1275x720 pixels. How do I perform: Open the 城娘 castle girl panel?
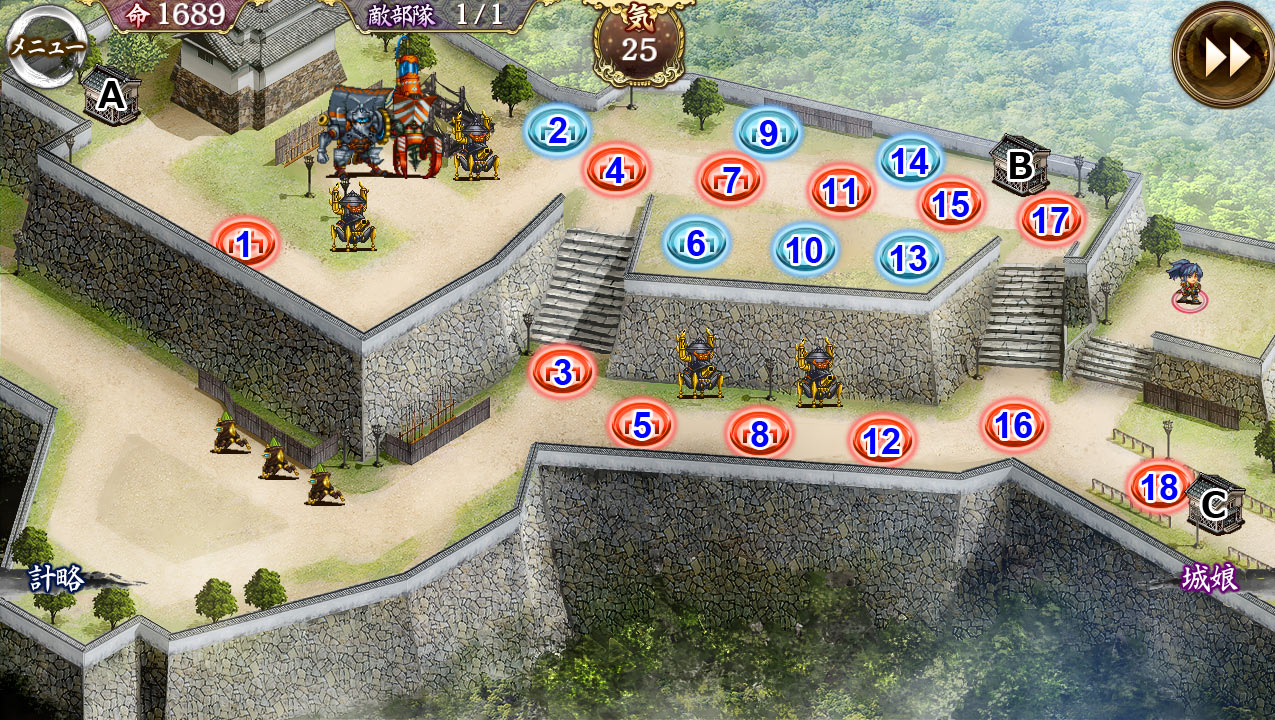pos(1210,579)
